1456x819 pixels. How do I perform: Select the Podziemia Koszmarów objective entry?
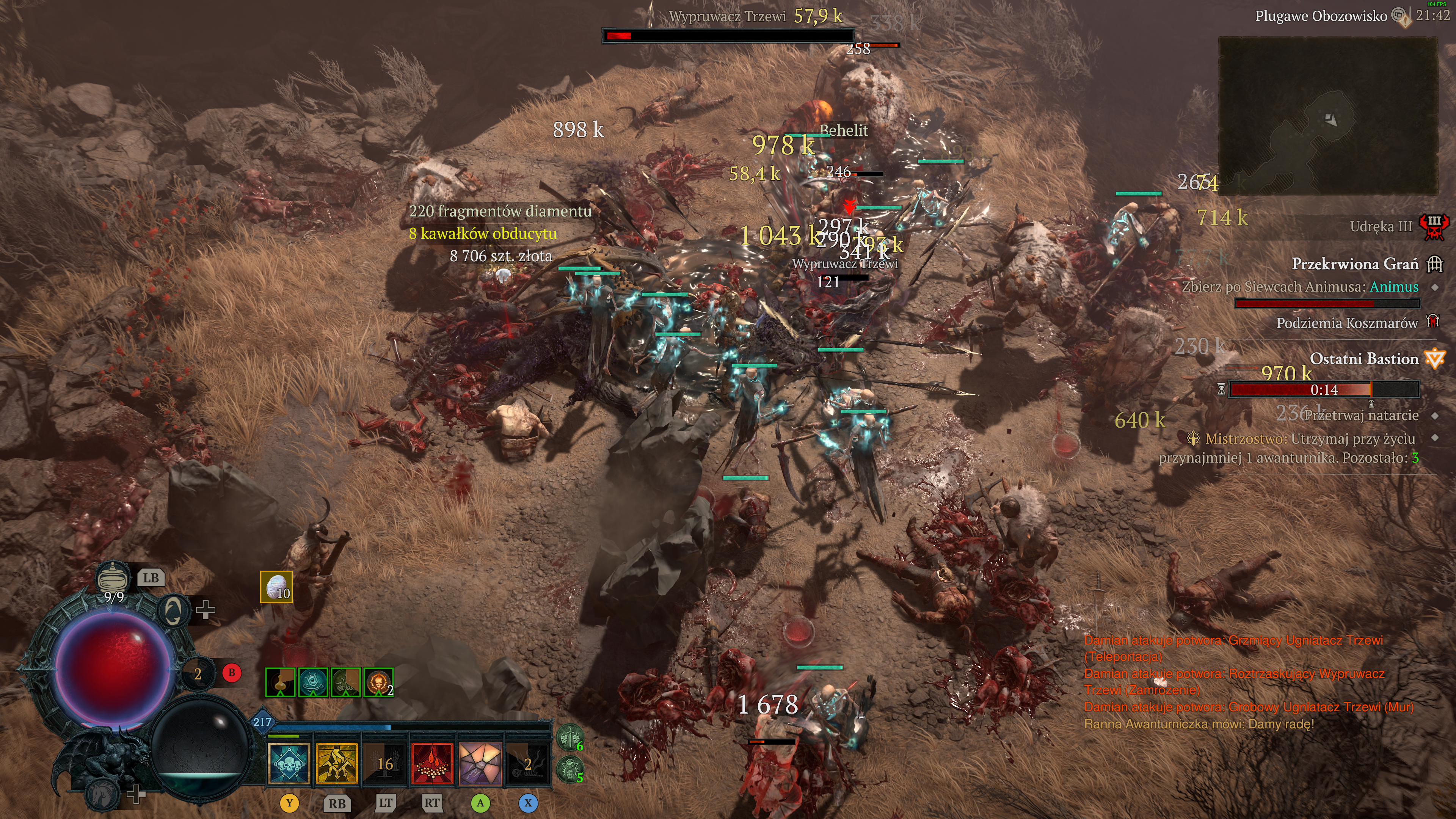pyautogui.click(x=1347, y=323)
